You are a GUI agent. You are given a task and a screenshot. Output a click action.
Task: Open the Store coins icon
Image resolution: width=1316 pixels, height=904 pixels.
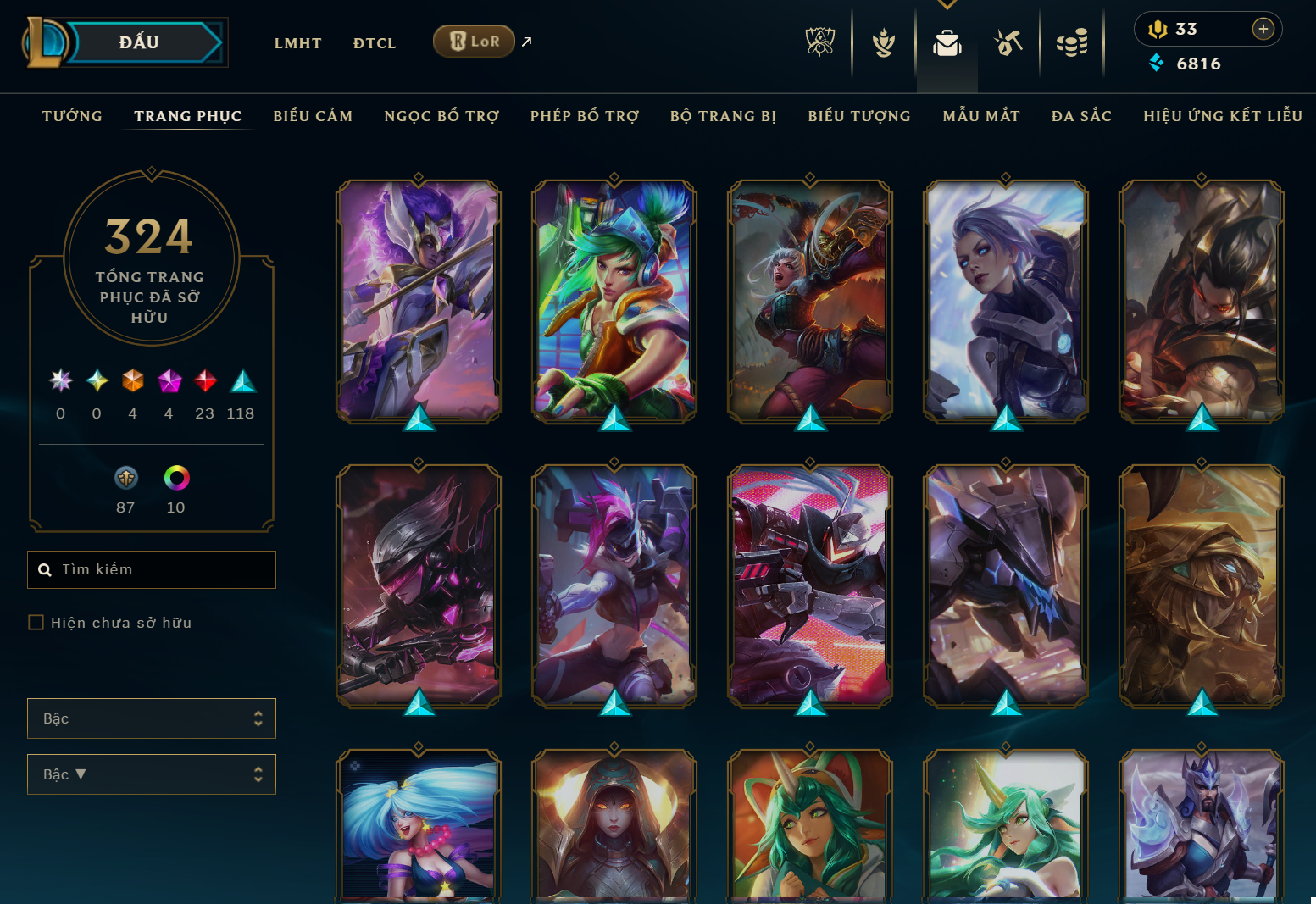[1072, 41]
